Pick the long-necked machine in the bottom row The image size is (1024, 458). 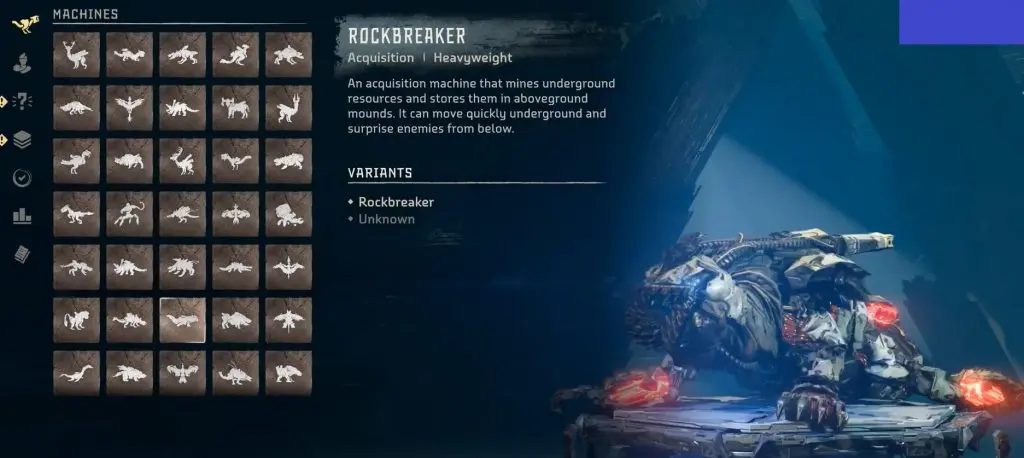point(76,374)
